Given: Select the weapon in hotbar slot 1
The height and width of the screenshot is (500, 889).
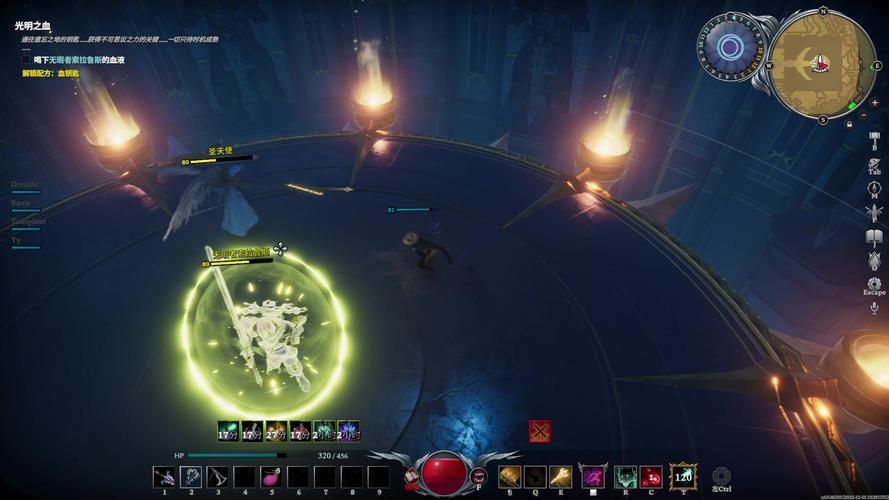Looking at the screenshot, I should pyautogui.click(x=164, y=477).
